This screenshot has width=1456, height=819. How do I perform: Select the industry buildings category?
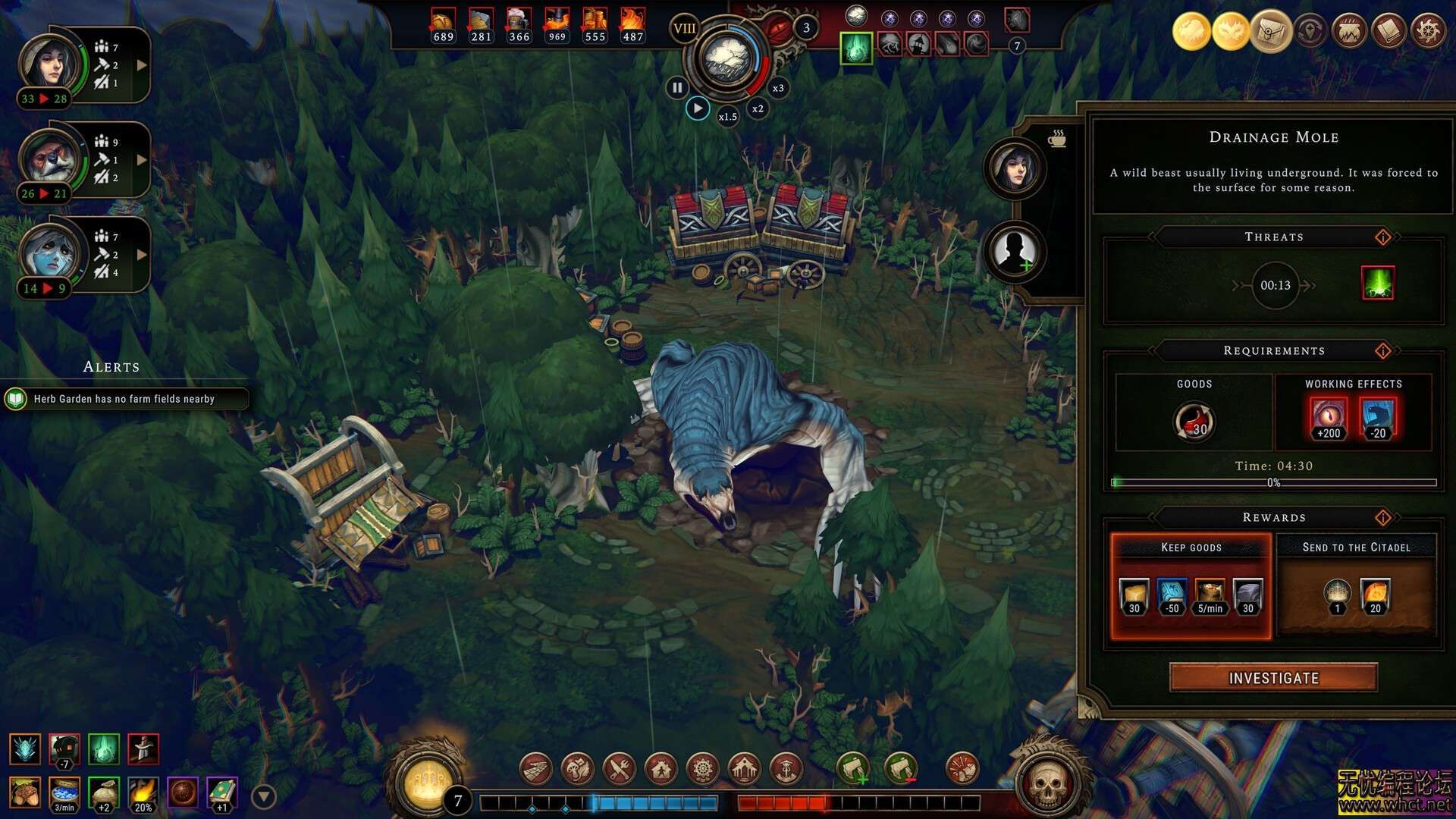[x=704, y=768]
